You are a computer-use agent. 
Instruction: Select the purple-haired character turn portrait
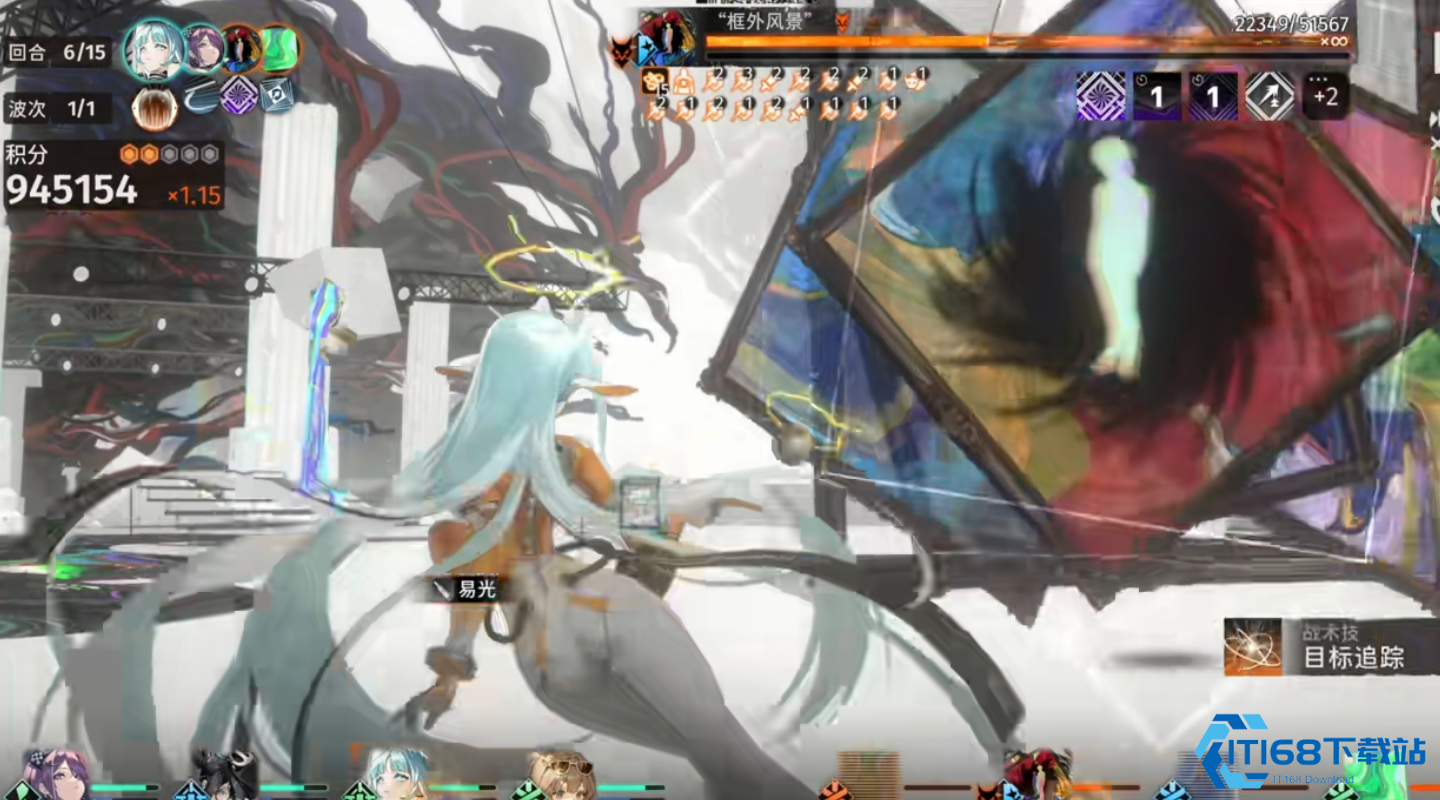click(204, 48)
